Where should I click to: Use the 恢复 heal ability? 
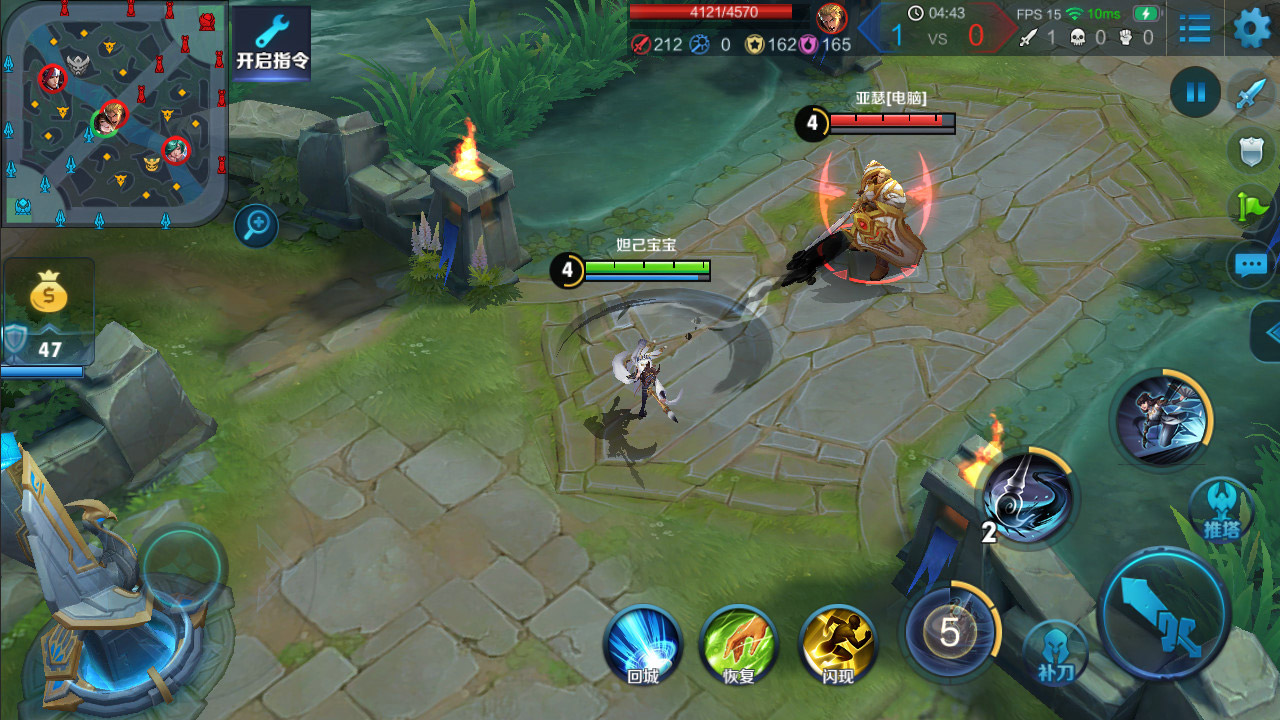pyautogui.click(x=738, y=642)
